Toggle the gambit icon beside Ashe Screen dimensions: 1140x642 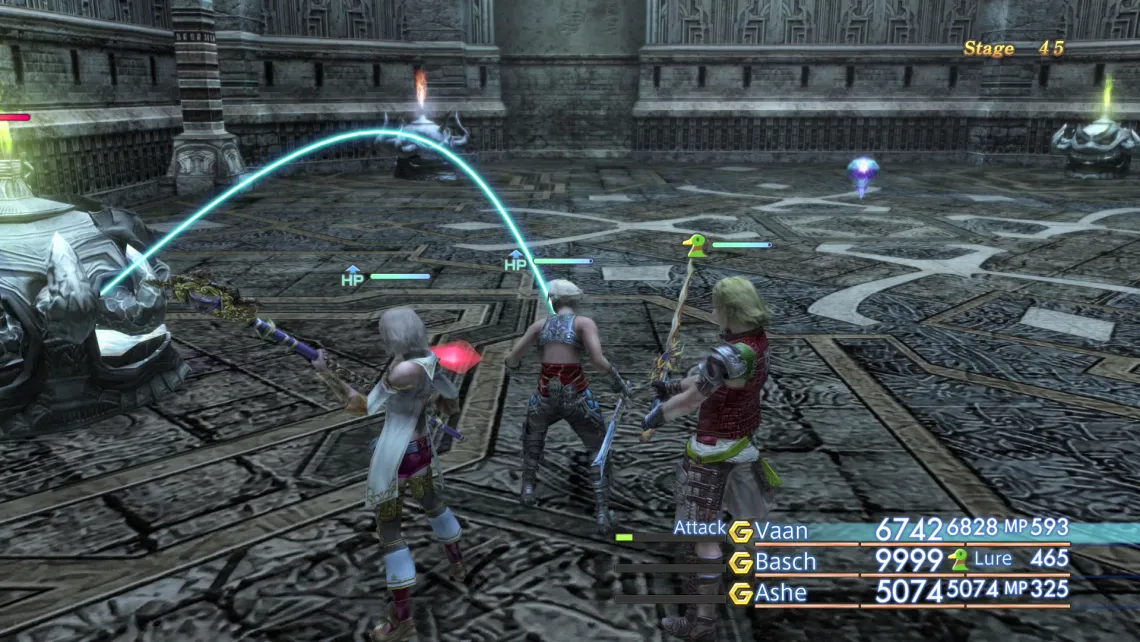coord(740,594)
